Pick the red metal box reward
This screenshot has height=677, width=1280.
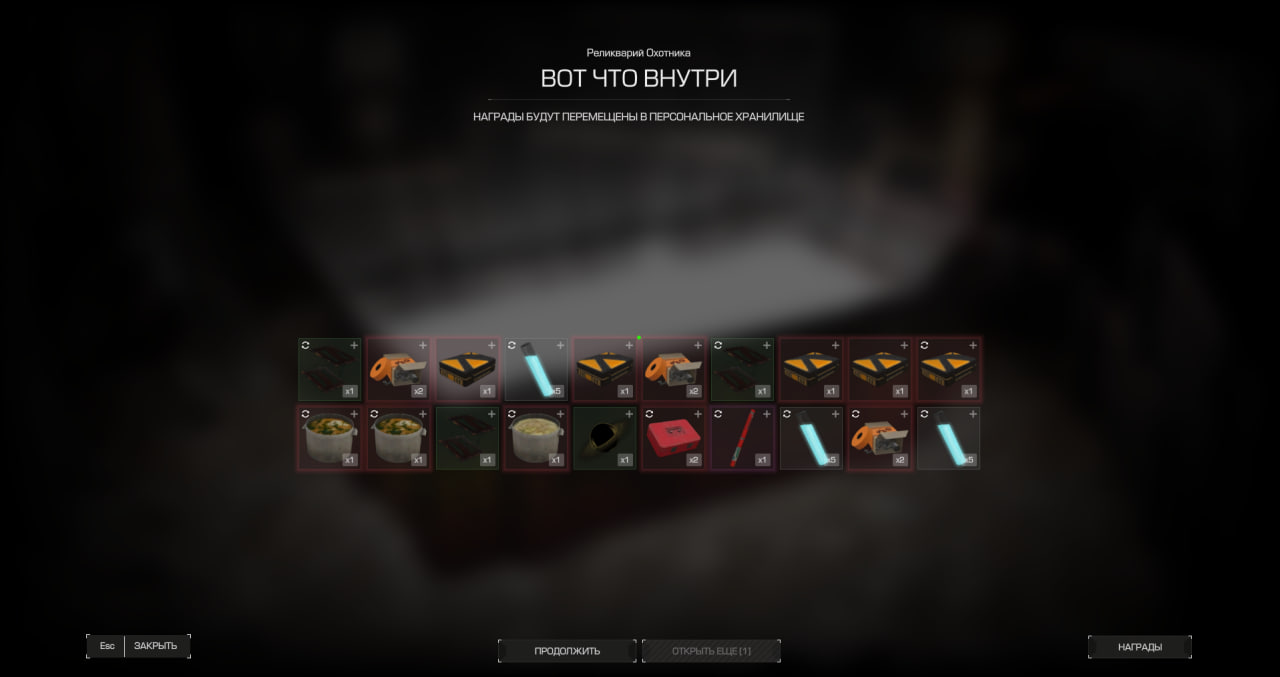coord(673,438)
